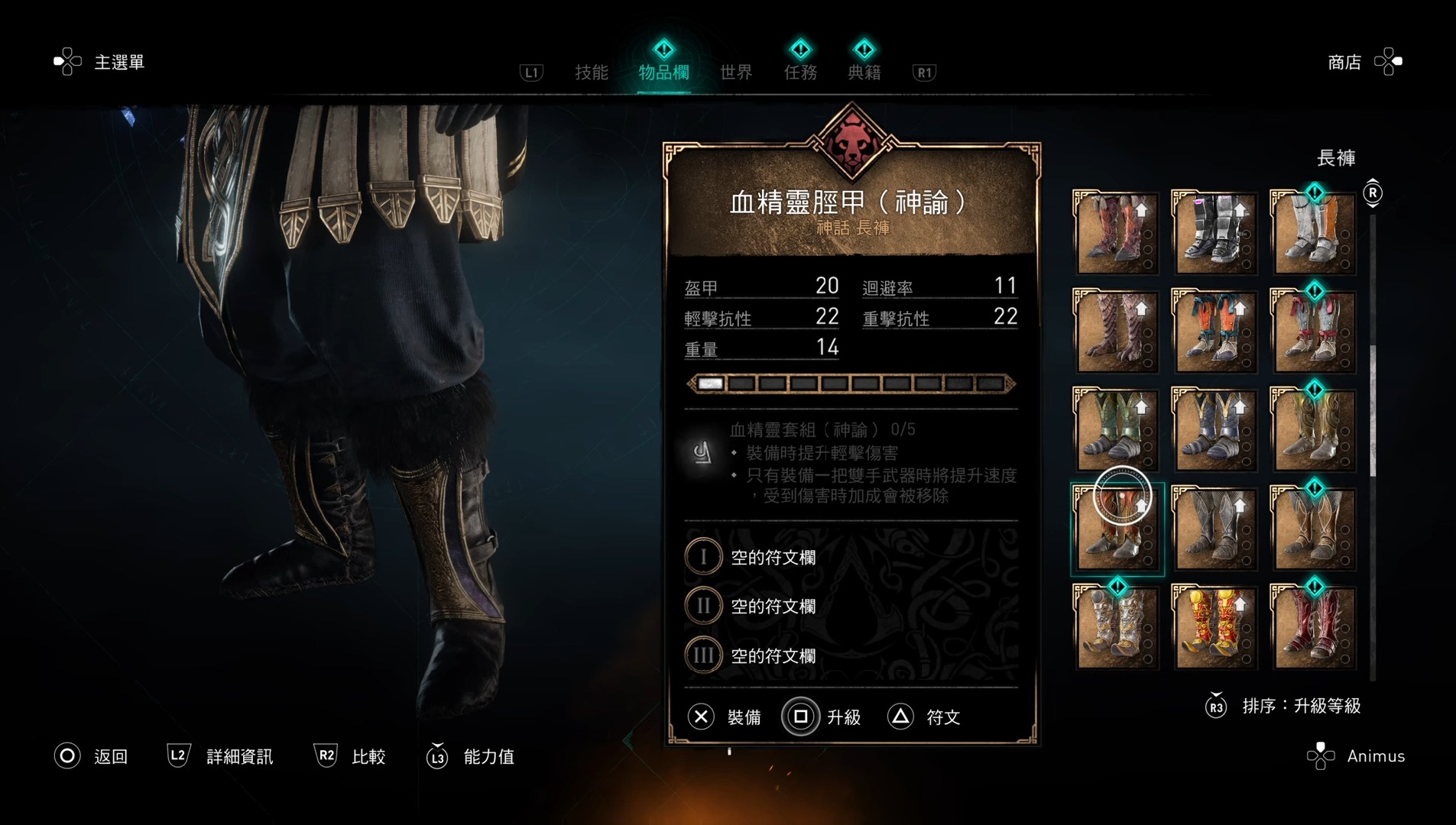
Task: Open the 世界 tab
Action: [x=736, y=73]
